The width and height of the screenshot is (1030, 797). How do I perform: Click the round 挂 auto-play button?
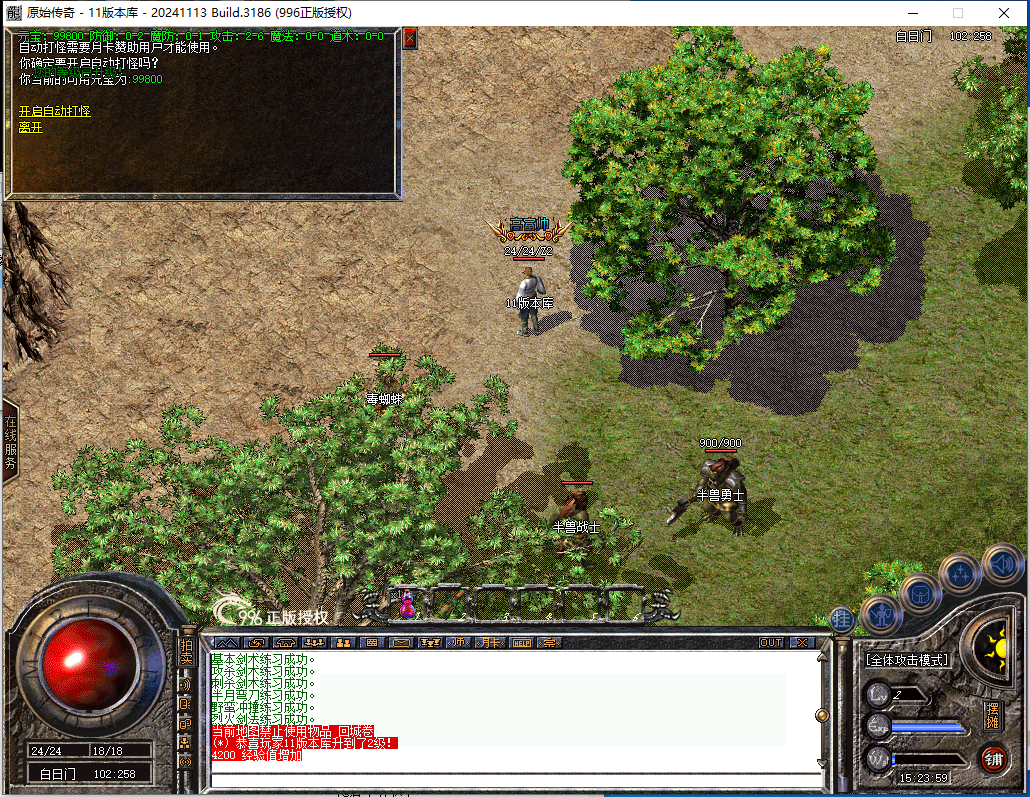[x=842, y=619]
